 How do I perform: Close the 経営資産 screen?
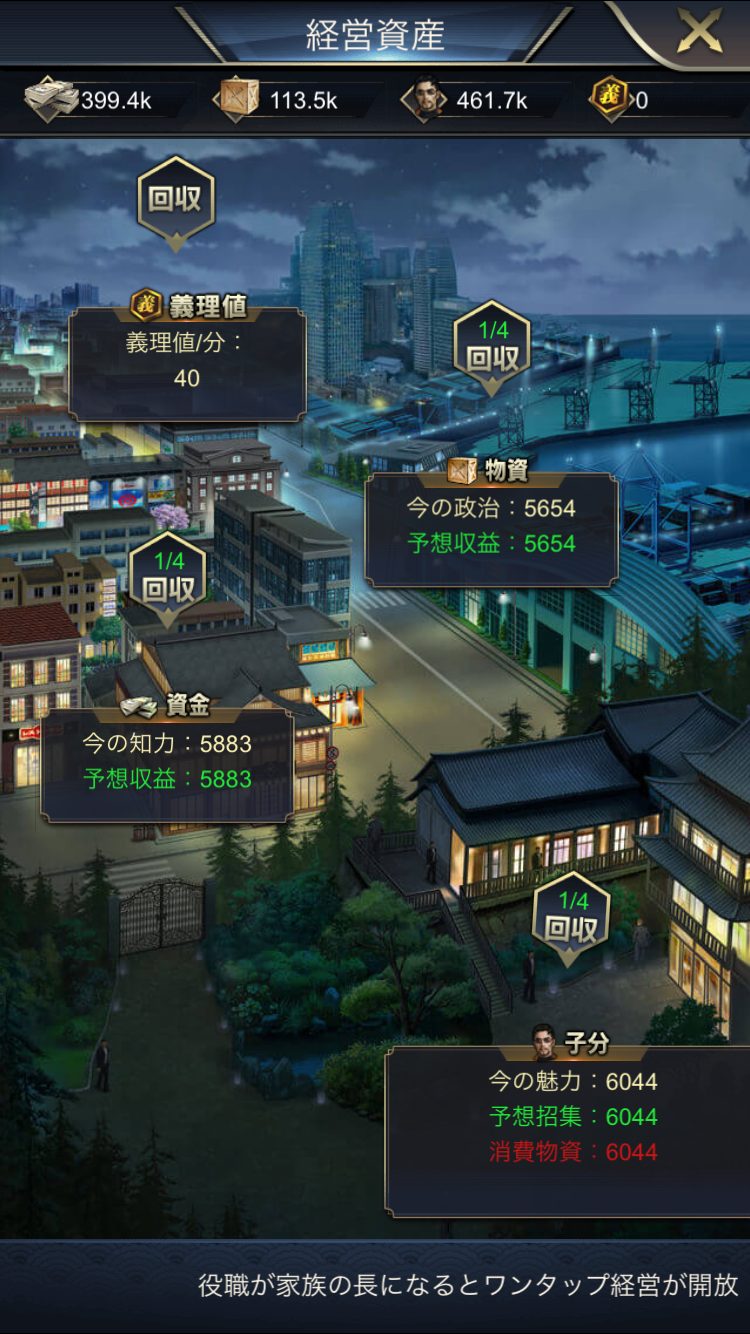pos(699,33)
